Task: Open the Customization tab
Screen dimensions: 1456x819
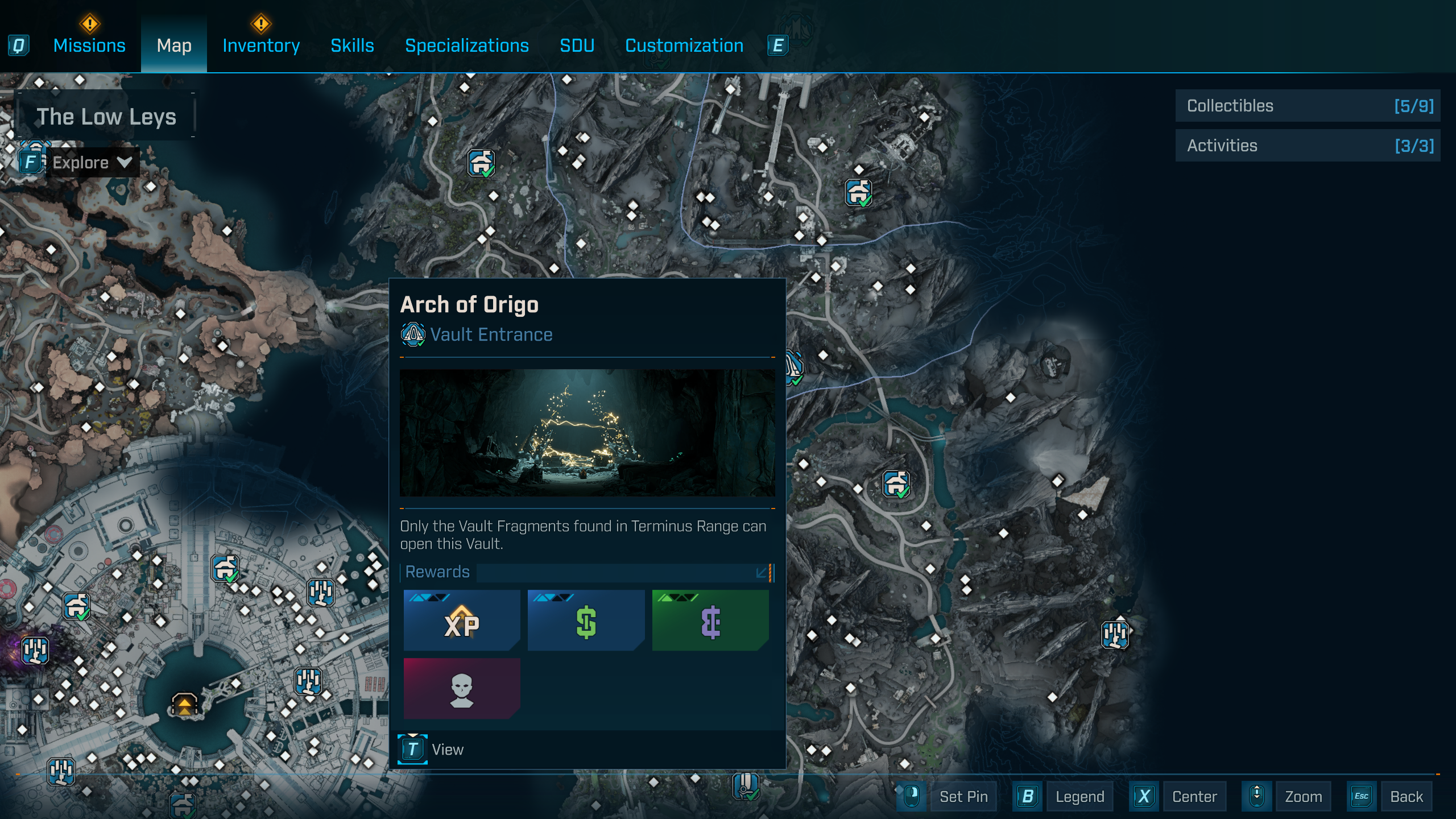Action: pos(684,45)
